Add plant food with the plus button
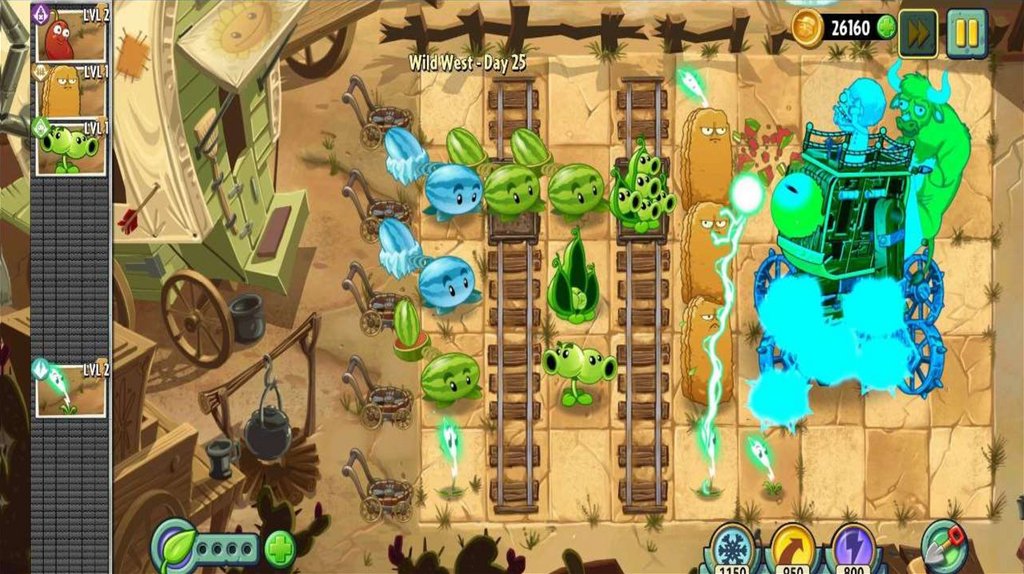Screen dimensions: 1024x574 [280, 549]
